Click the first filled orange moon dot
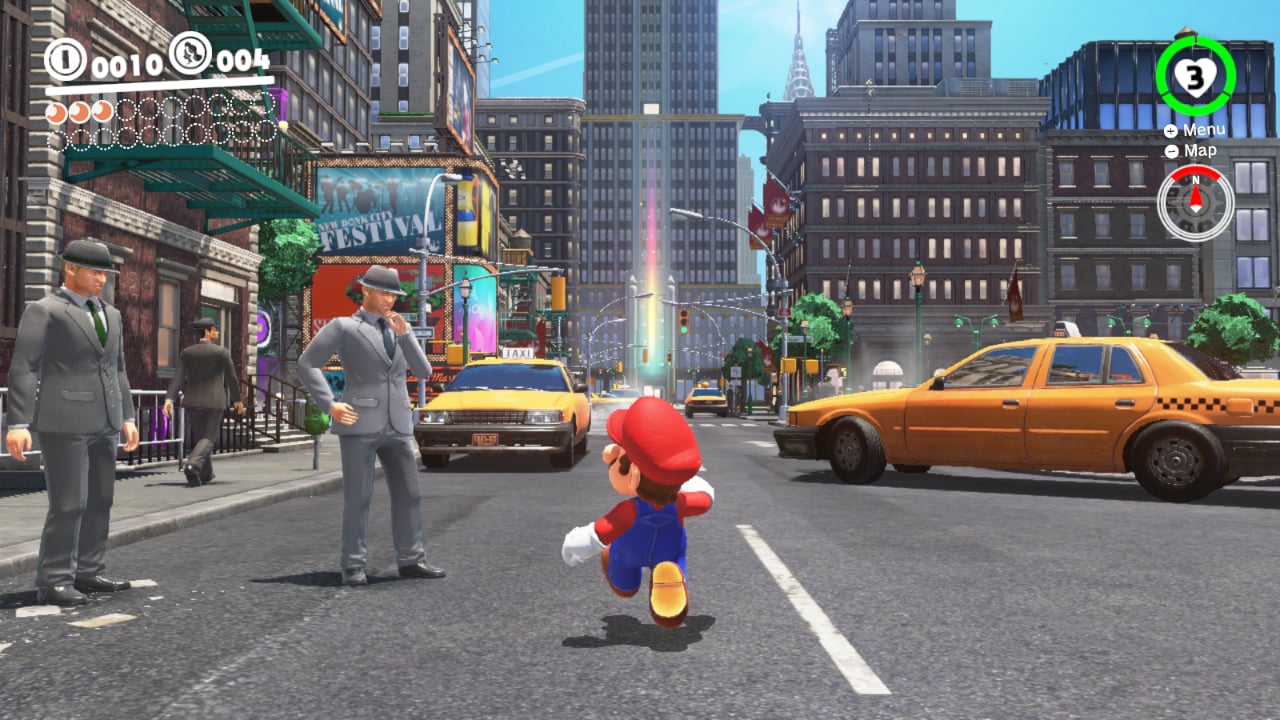1280x720 pixels. tap(56, 112)
